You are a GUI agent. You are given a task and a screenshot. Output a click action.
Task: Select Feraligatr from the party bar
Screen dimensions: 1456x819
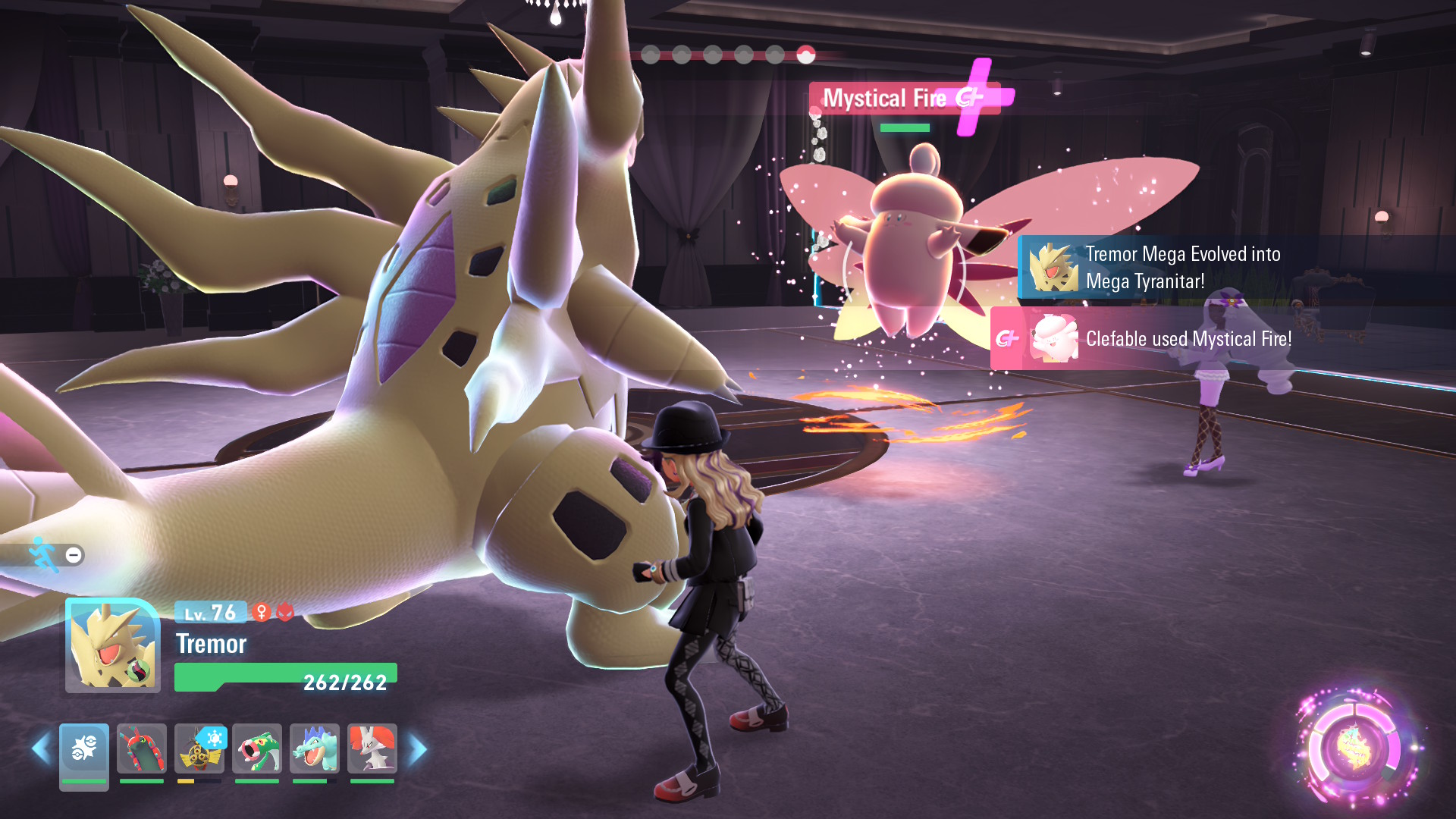pos(315,751)
